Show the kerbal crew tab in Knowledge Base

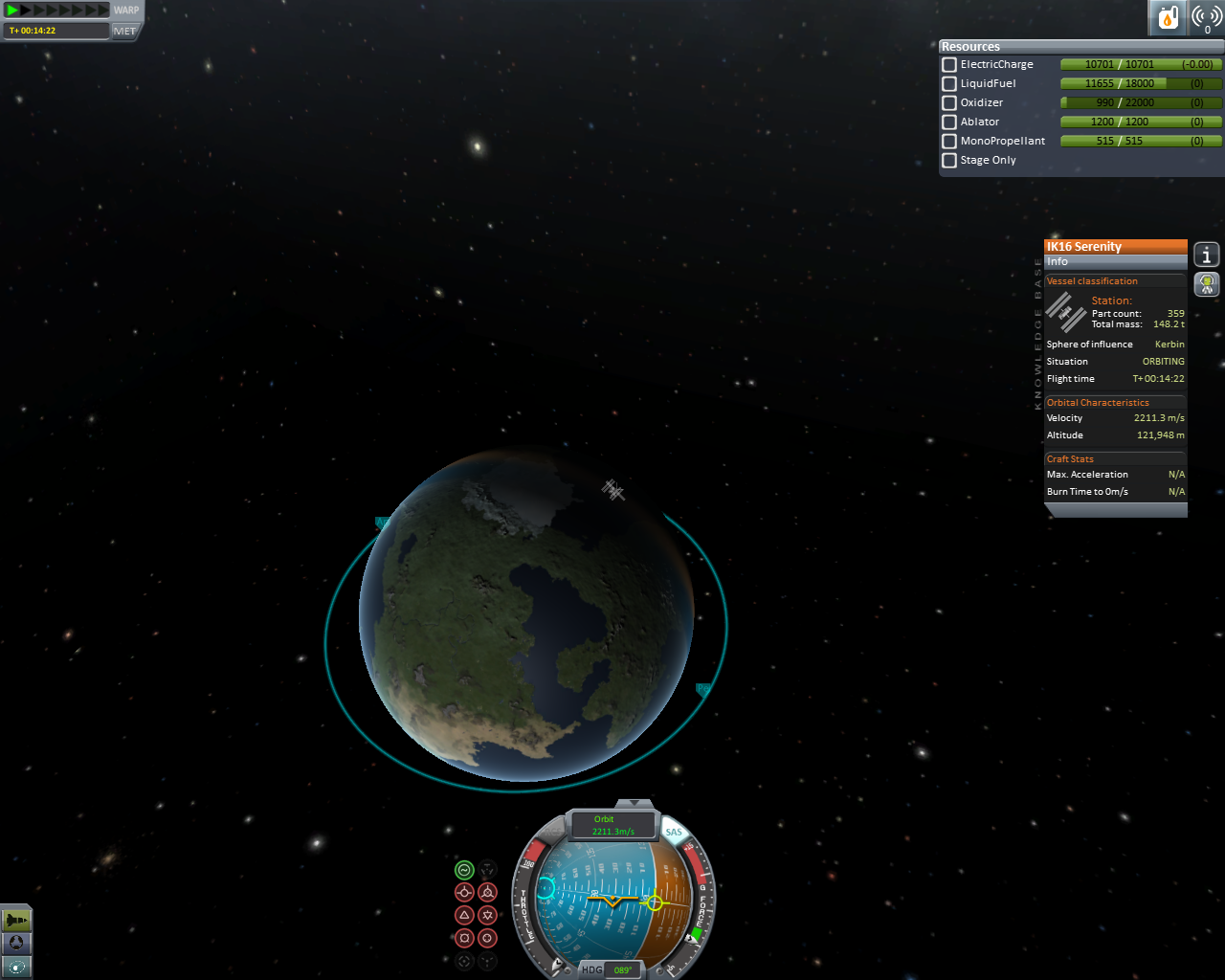(x=1207, y=284)
